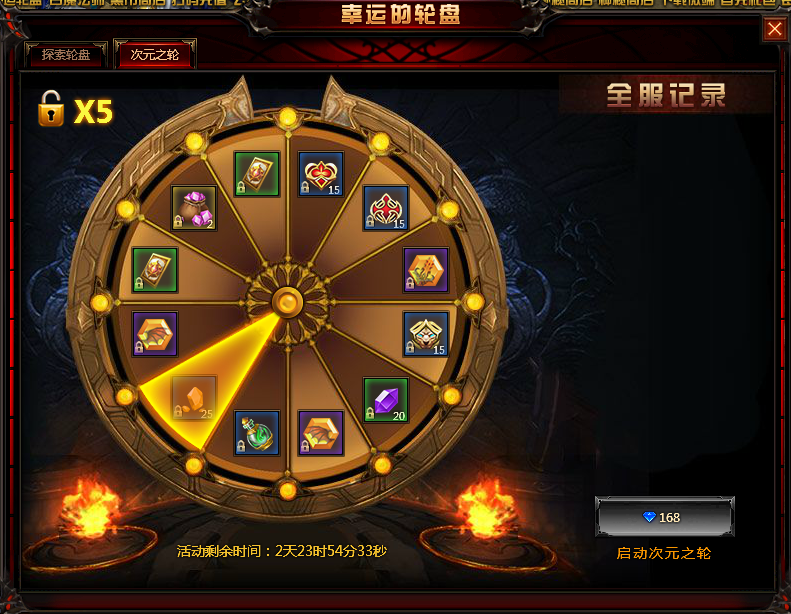The height and width of the screenshot is (614, 791).
Task: Select the highlighted orange crystal x25 reward
Action: pos(193,398)
